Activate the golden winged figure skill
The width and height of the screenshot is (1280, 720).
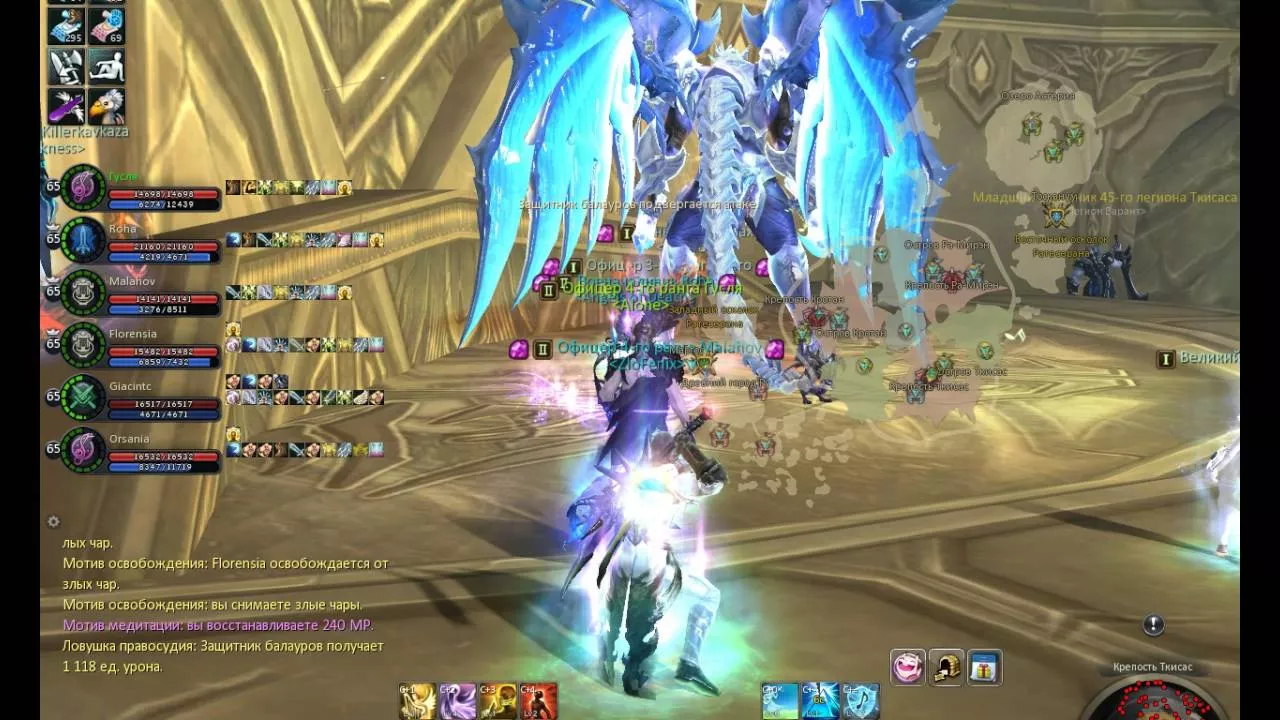tap(418, 701)
